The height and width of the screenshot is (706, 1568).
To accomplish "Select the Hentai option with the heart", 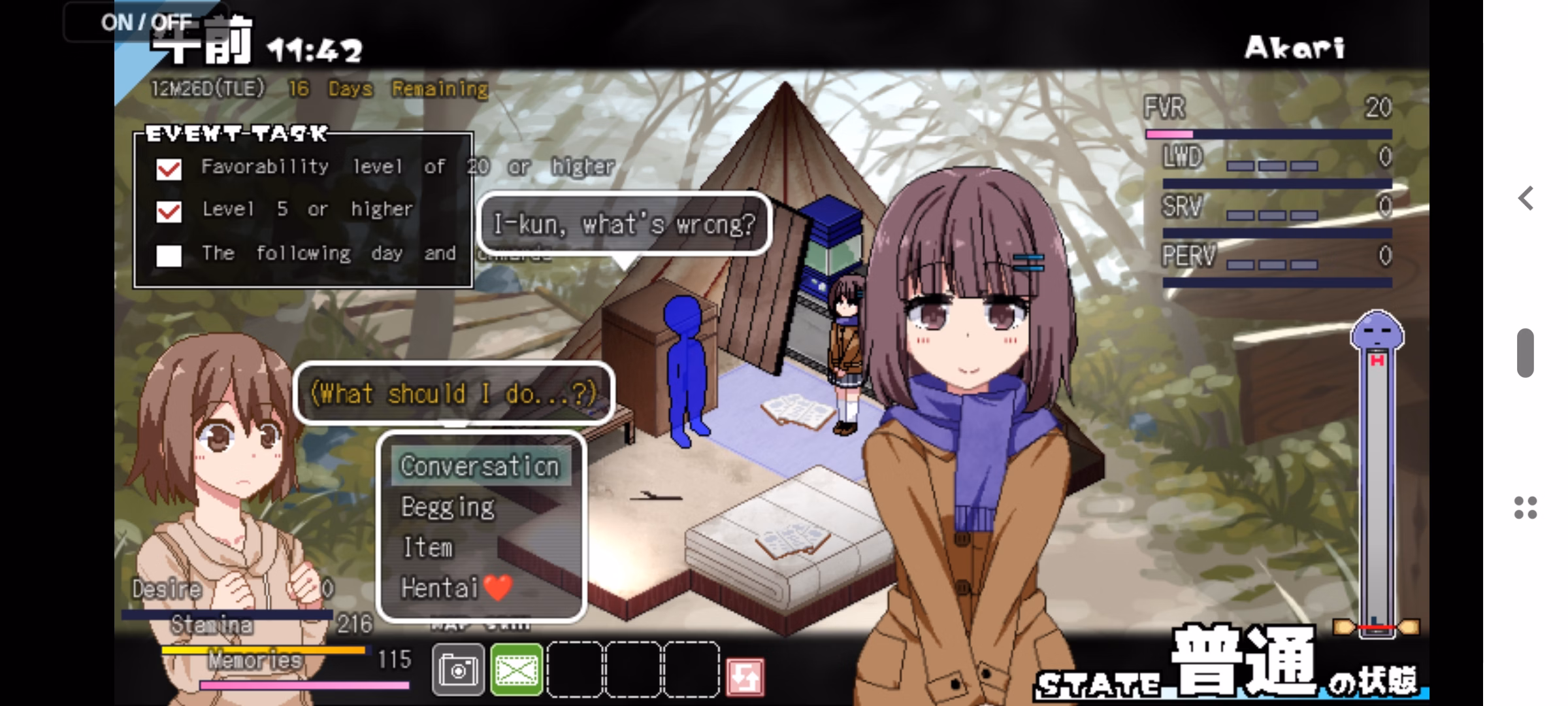I will pyautogui.click(x=455, y=588).
